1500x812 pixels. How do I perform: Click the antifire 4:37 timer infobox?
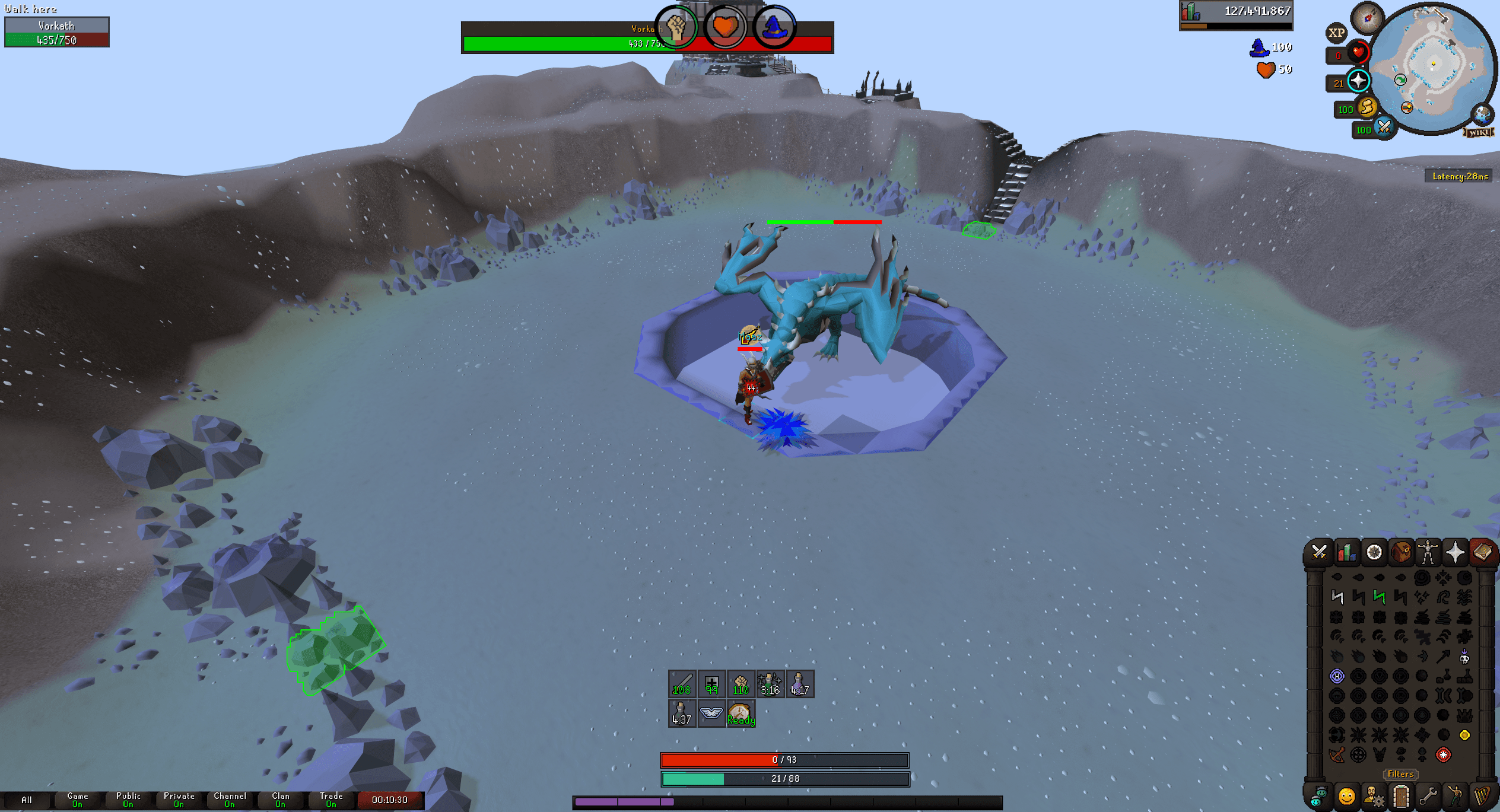point(681,714)
